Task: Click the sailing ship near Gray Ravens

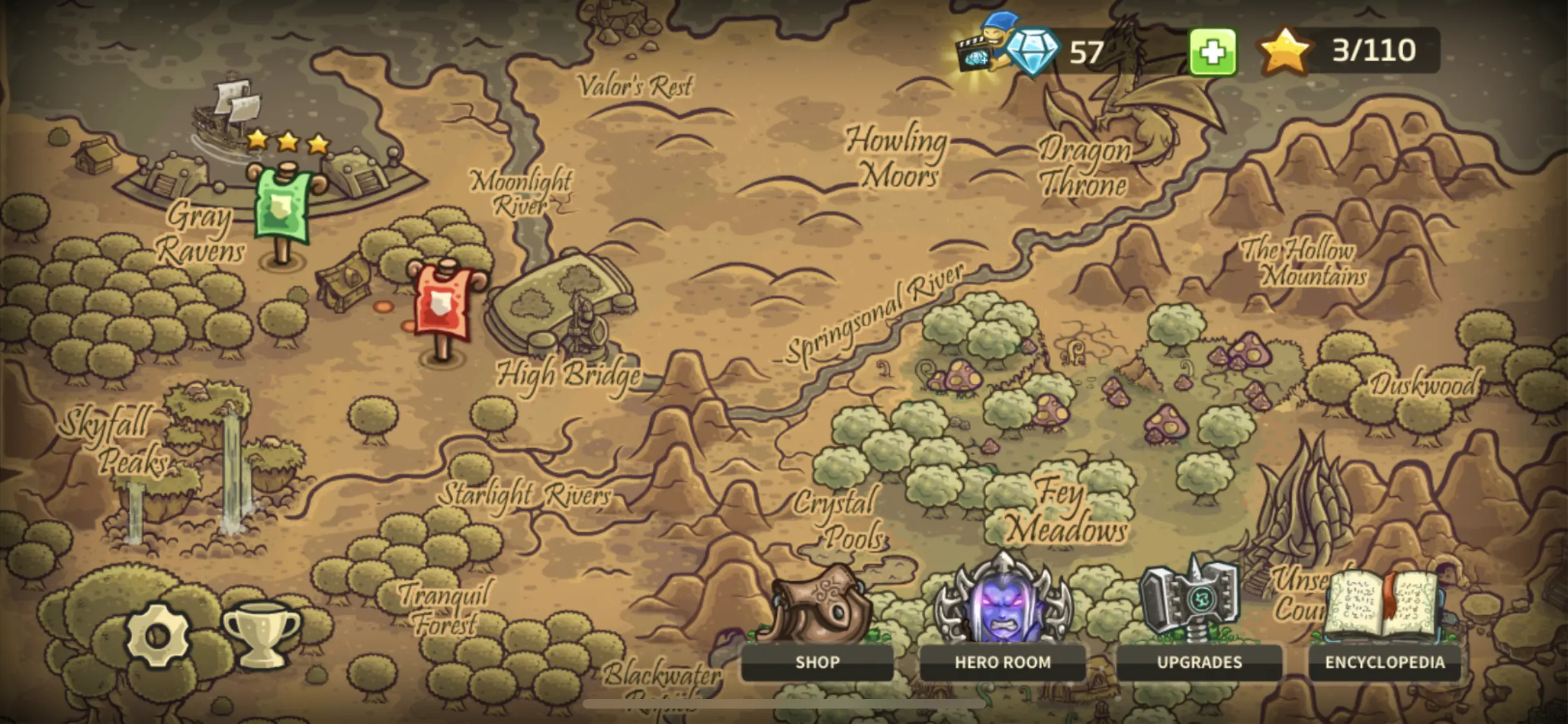Action: 224,113
